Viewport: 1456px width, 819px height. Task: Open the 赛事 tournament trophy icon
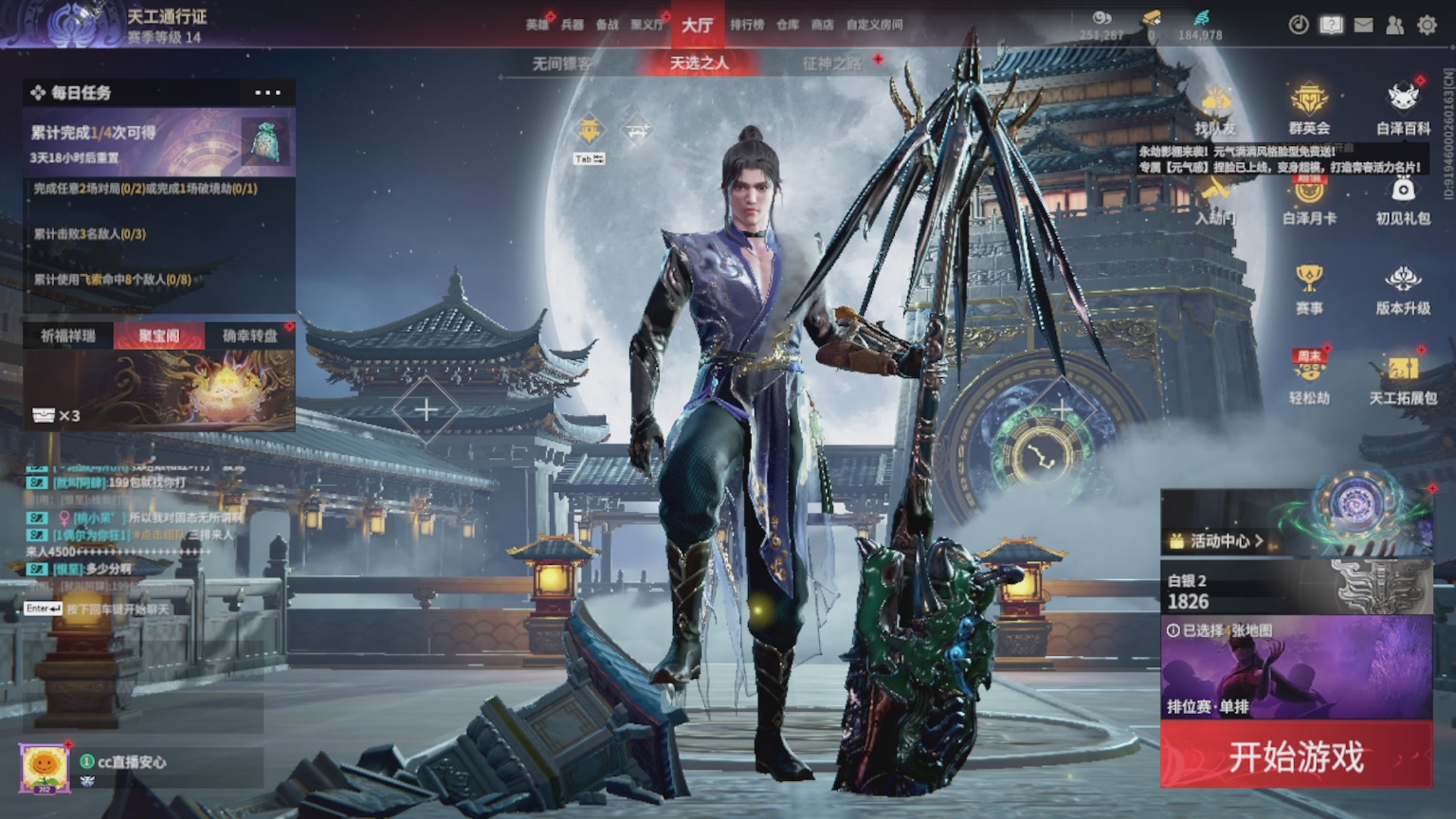point(1309,288)
